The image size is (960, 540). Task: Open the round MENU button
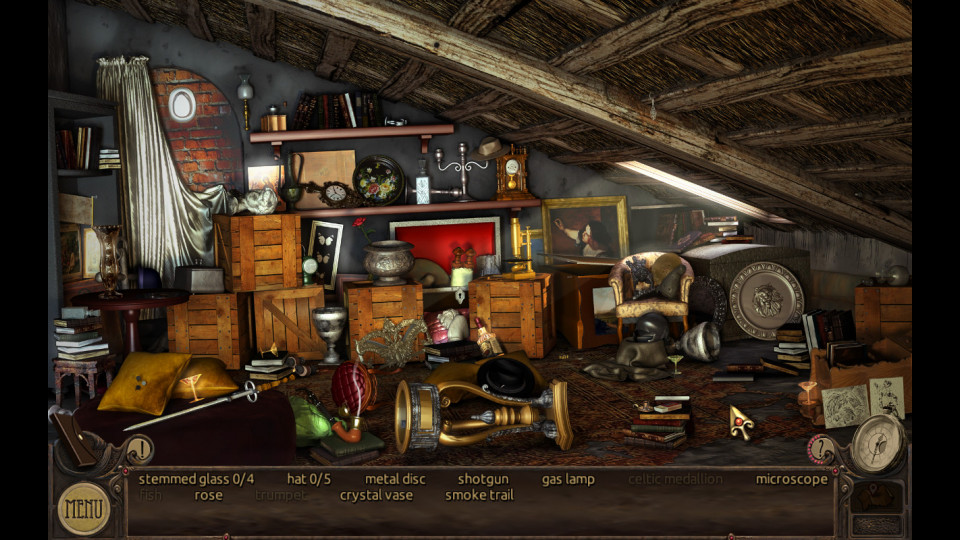coord(83,508)
